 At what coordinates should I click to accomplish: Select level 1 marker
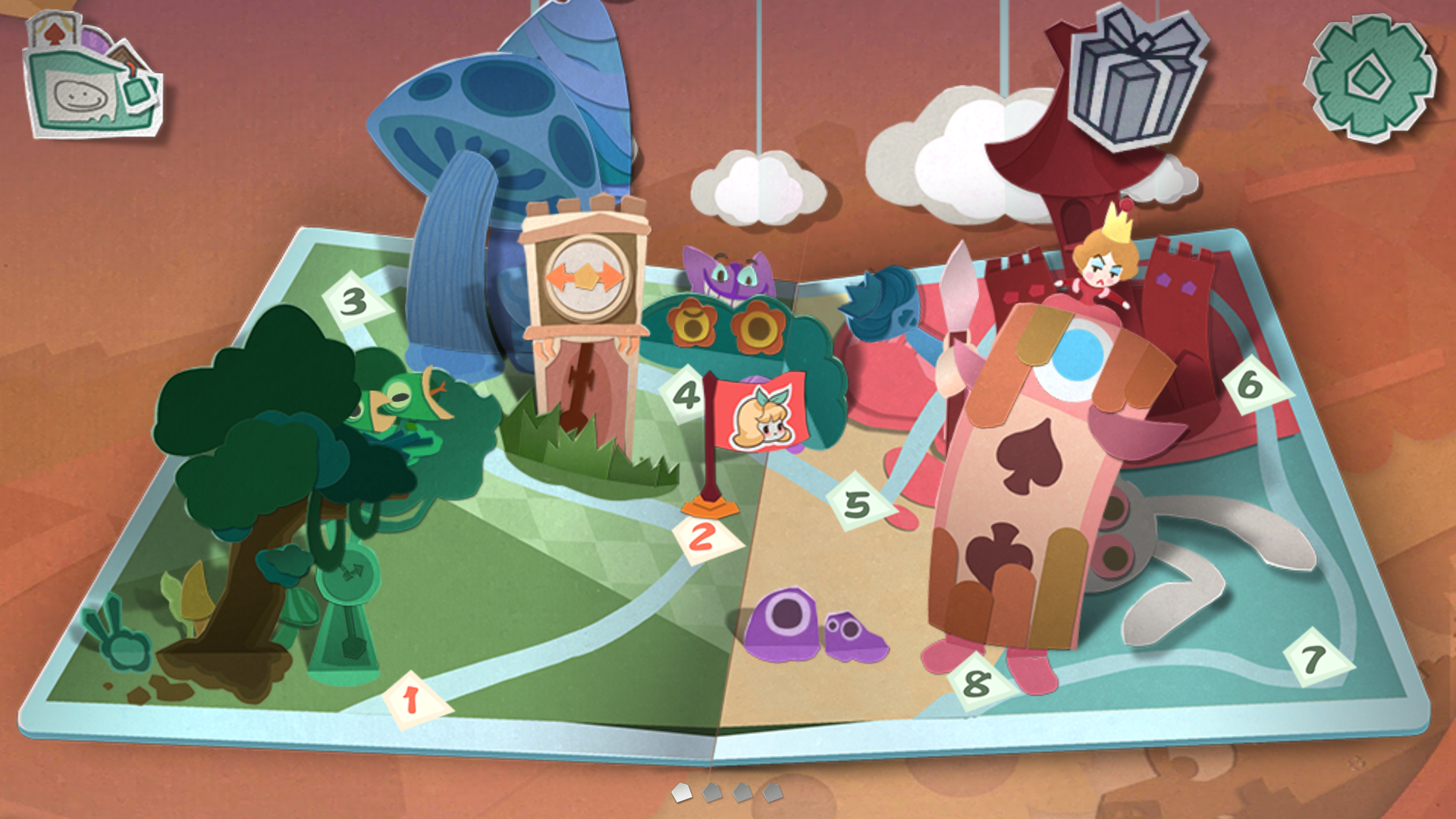[415, 699]
